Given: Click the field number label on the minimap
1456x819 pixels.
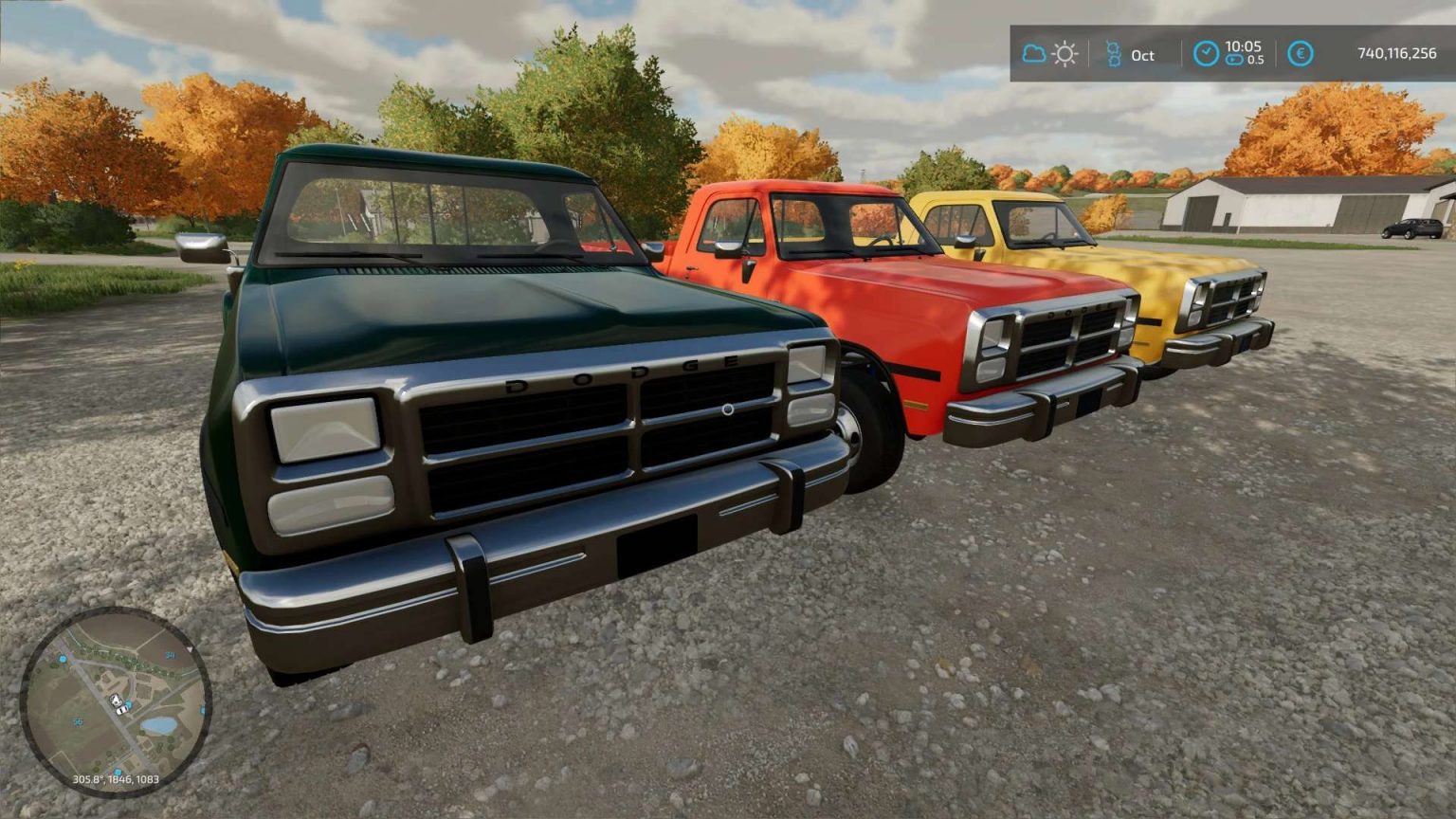Looking at the screenshot, I should pyautogui.click(x=171, y=655).
